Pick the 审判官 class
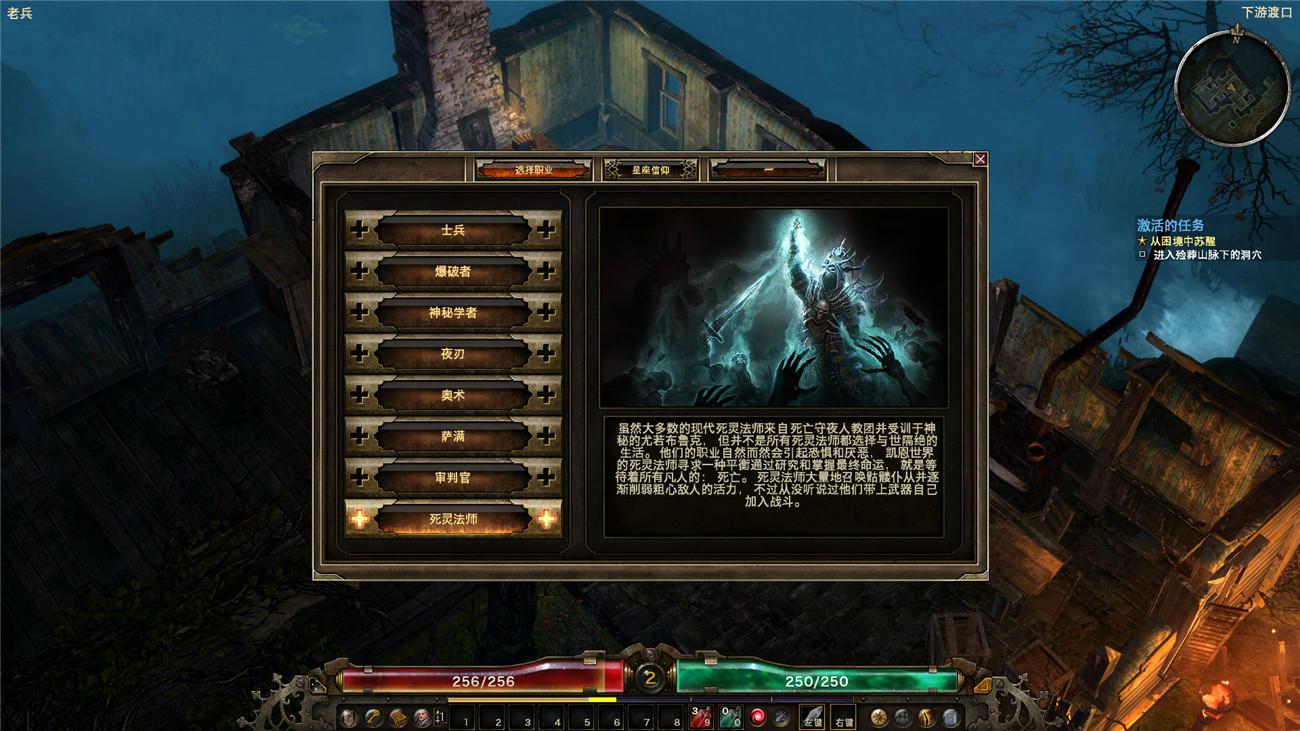This screenshot has width=1300, height=731. tap(453, 478)
